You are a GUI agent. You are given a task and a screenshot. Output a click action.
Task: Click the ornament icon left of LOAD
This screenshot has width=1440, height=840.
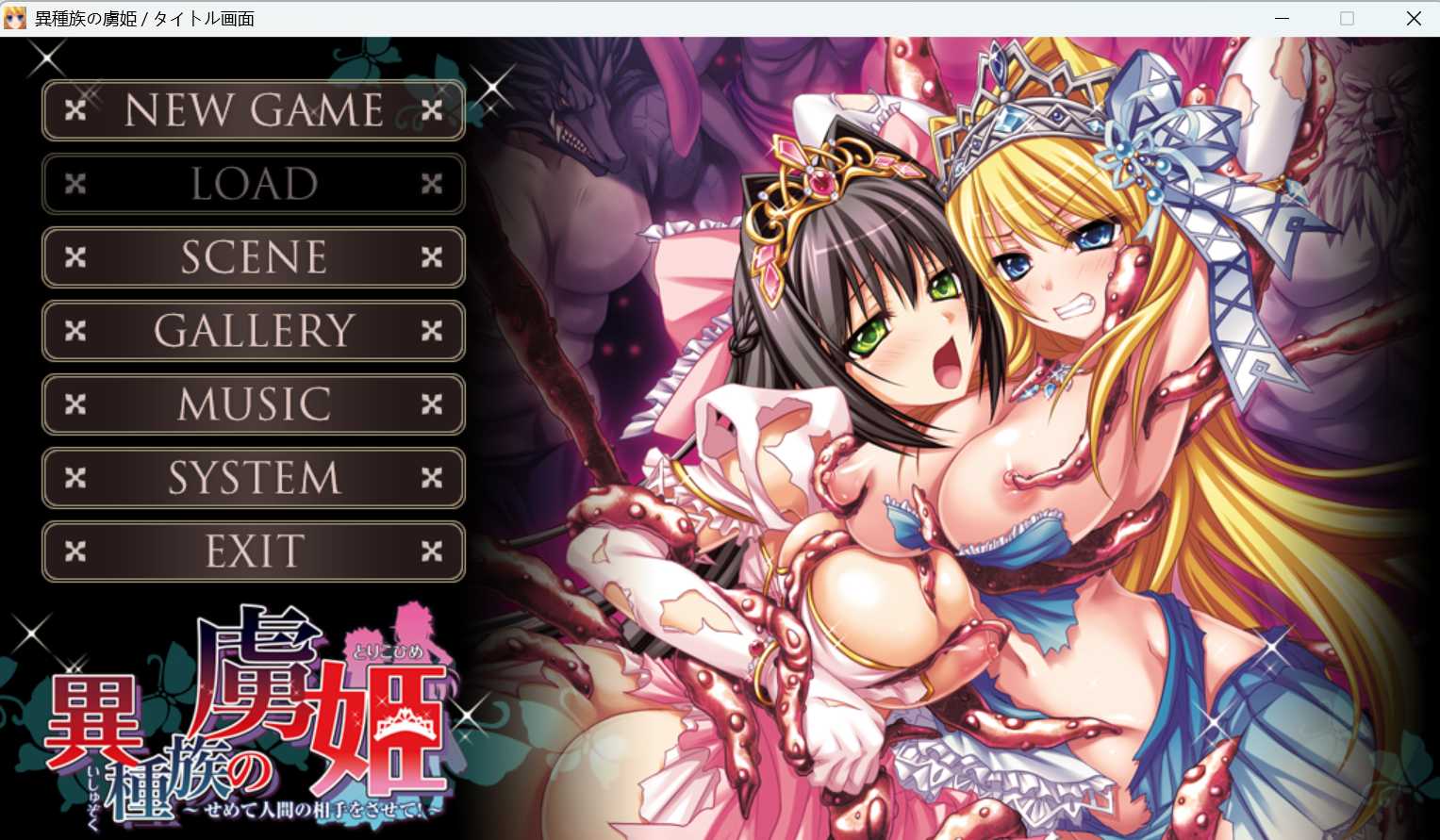(x=75, y=183)
